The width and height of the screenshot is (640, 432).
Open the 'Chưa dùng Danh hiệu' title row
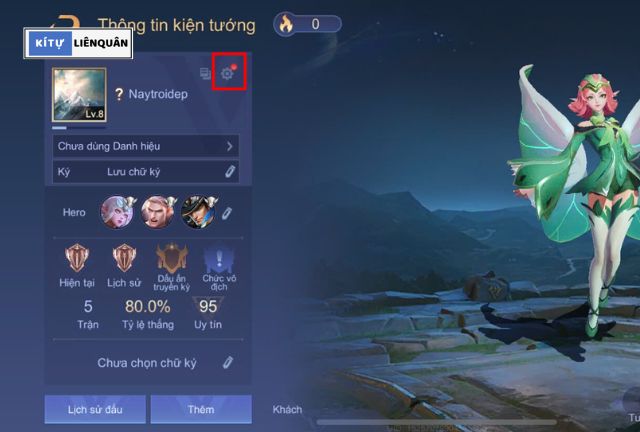(146, 146)
